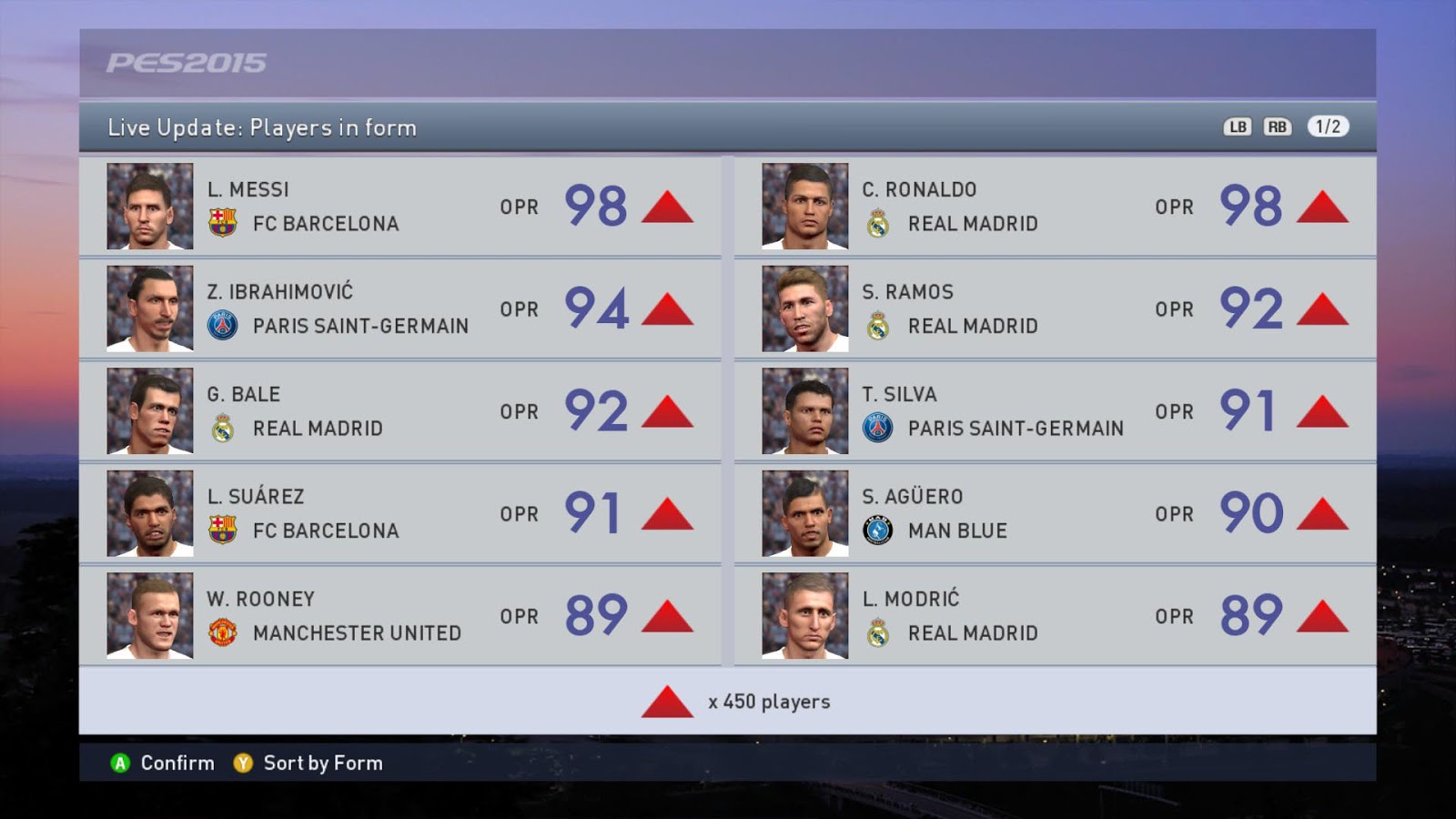Viewport: 1456px width, 819px height.
Task: Click the Real Madrid badge next to C. Ronaldo
Action: 878,223
